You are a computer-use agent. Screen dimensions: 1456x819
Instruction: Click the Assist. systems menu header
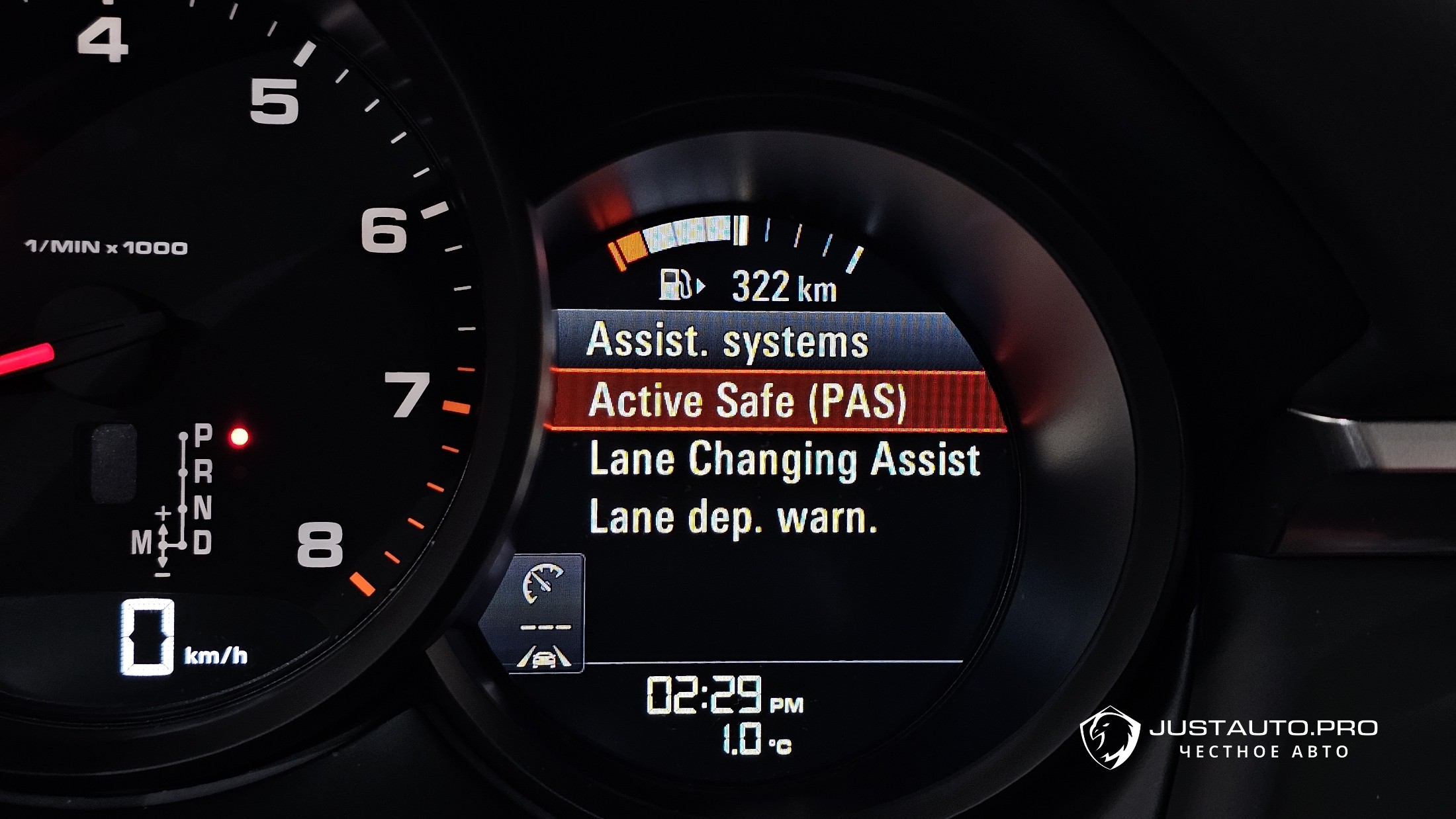pos(728,341)
